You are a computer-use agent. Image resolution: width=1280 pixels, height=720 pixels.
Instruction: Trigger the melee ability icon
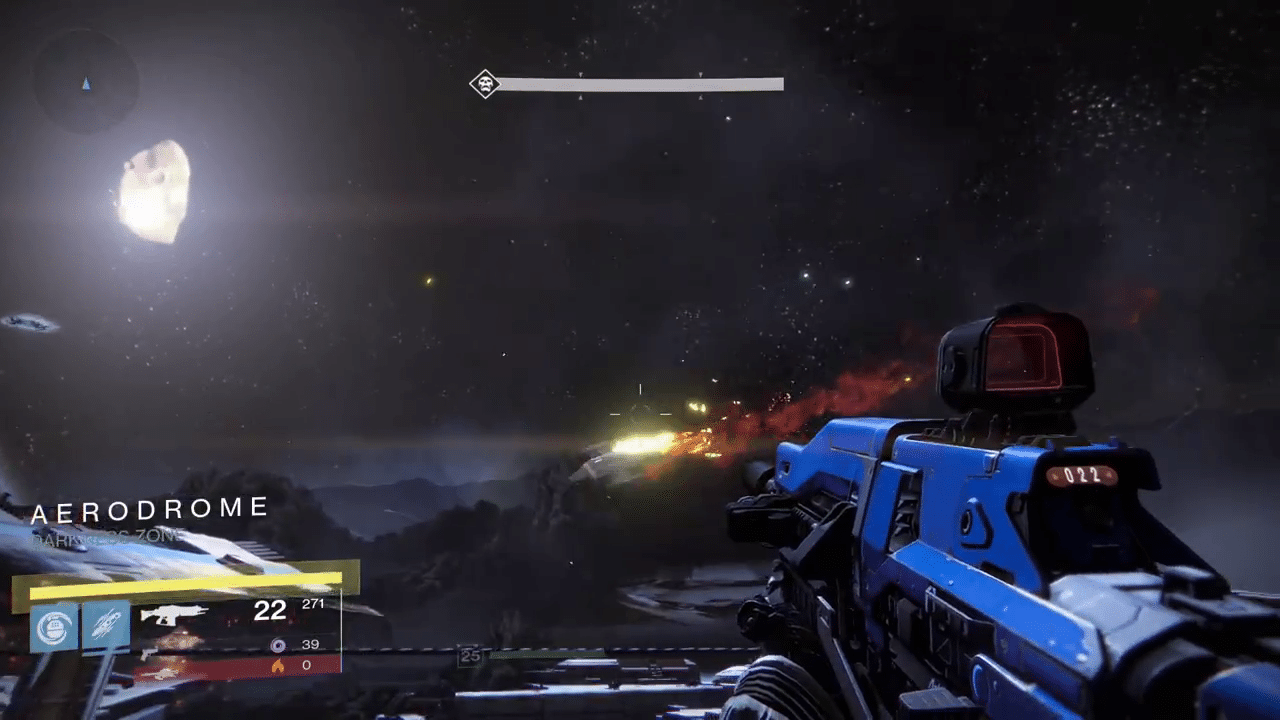tap(106, 626)
